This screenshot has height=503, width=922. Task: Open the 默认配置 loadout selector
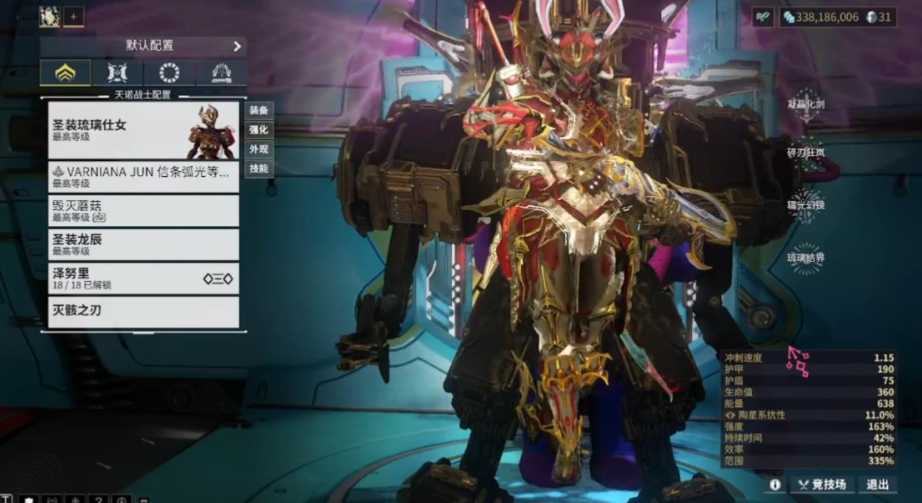point(143,46)
